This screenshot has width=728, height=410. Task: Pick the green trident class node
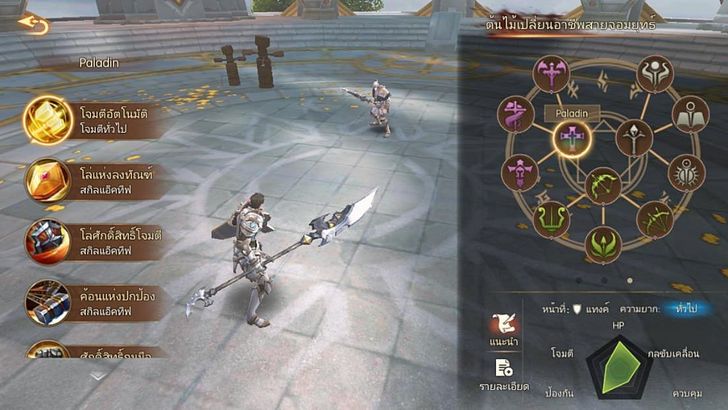point(550,219)
